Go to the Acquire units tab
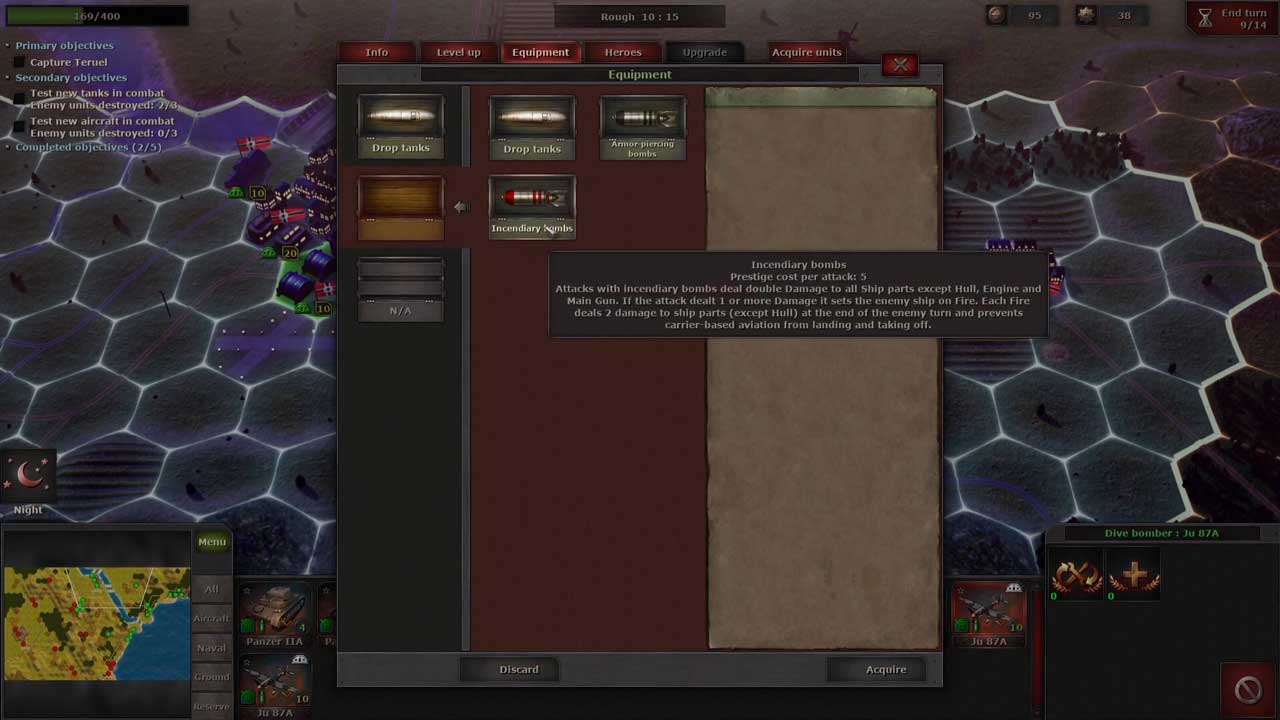This screenshot has width=1280, height=720. tap(806, 52)
